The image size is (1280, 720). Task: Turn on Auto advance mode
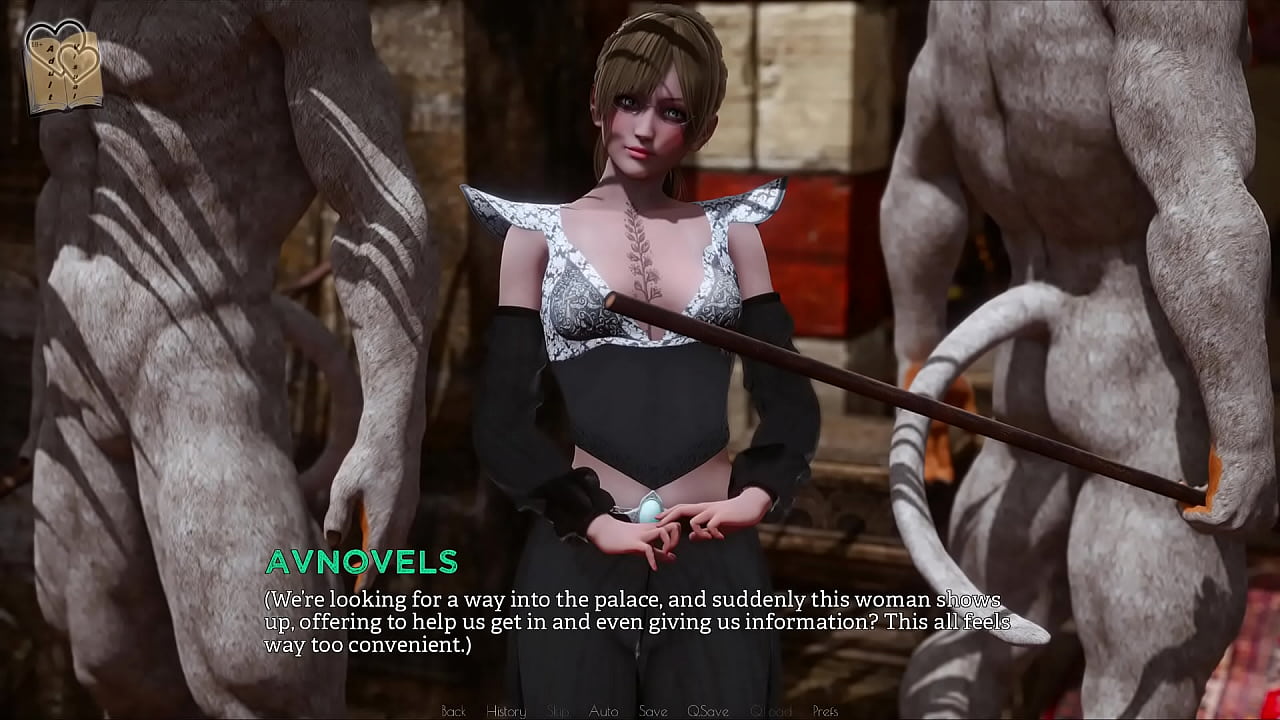(x=603, y=711)
